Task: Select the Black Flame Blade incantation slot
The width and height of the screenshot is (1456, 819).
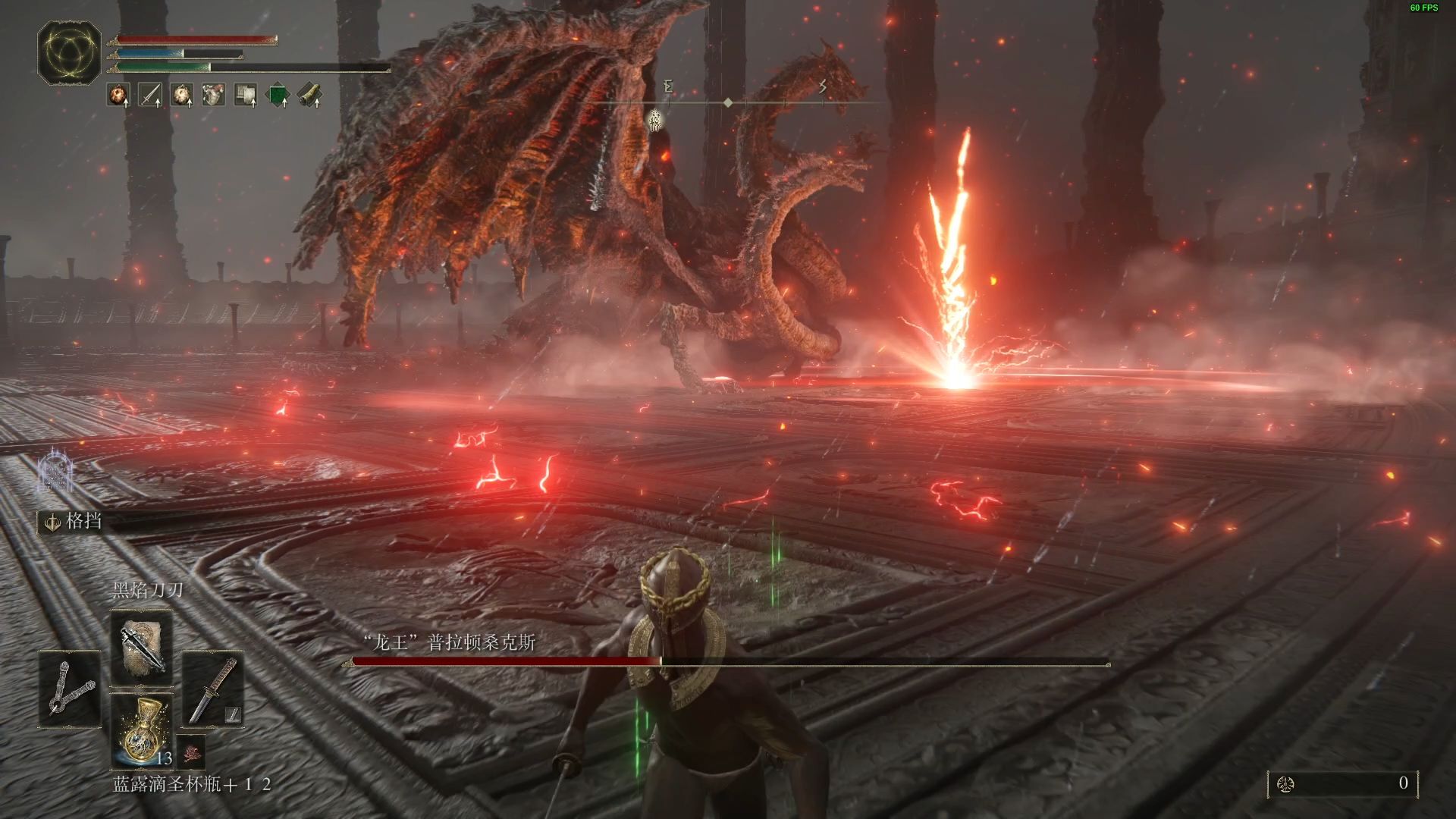Action: pos(142,646)
